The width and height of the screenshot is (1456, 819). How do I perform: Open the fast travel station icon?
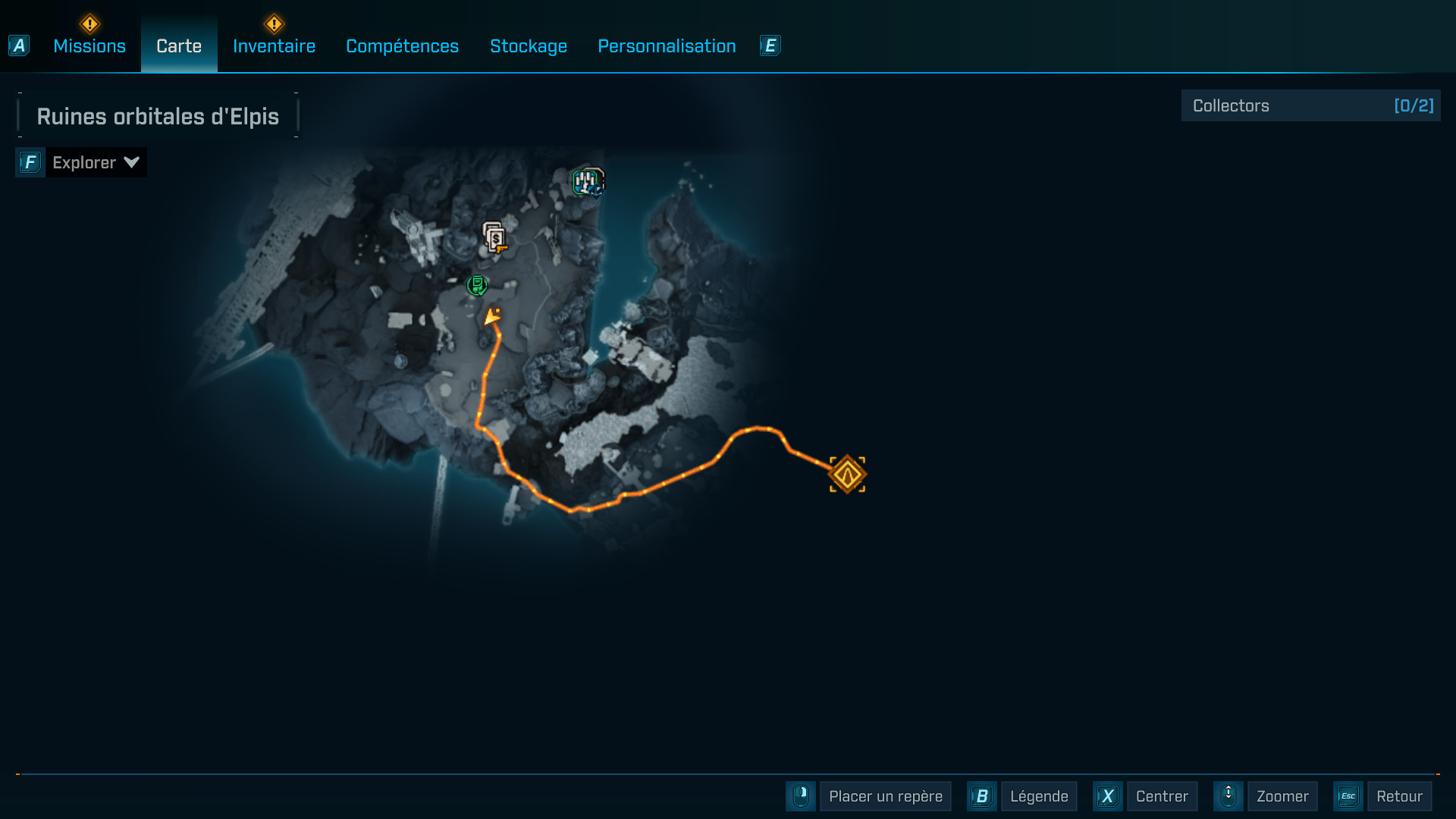(585, 180)
